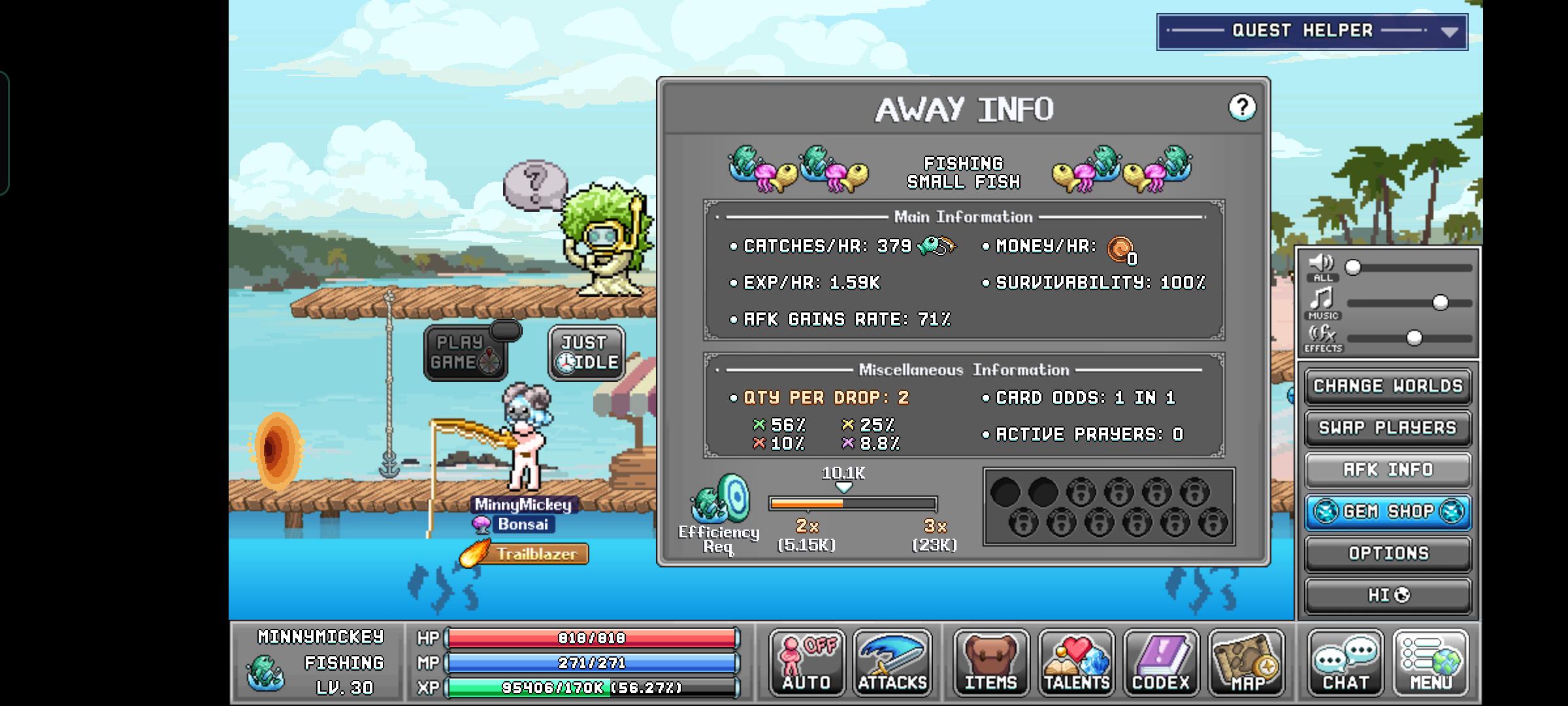This screenshot has width=1568, height=706.
Task: Click the HI button
Action: (x=1388, y=596)
